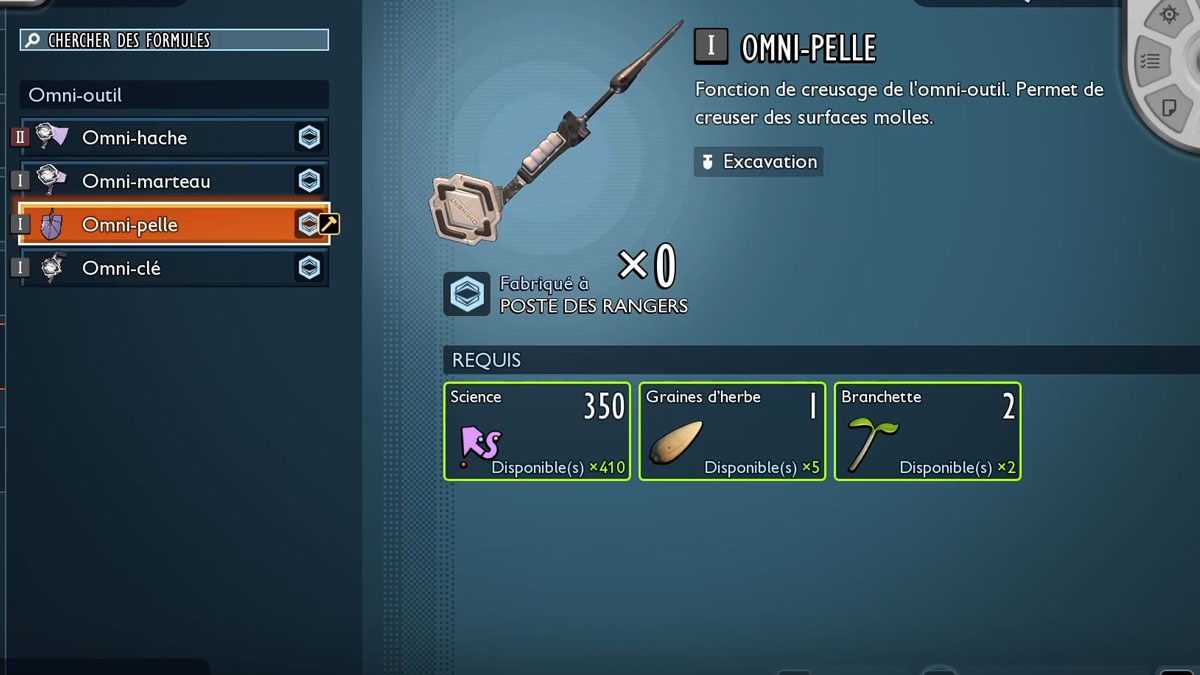Open the note page icon
Image resolution: width=1200 pixels, height=675 pixels.
[x=1168, y=107]
